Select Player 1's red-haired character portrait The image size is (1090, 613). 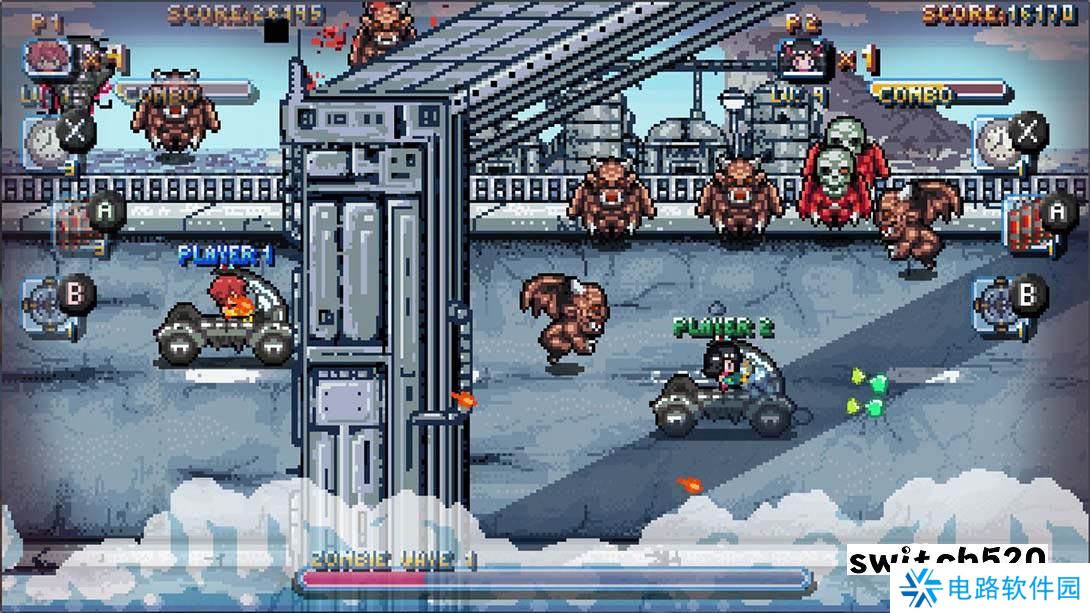45,57
